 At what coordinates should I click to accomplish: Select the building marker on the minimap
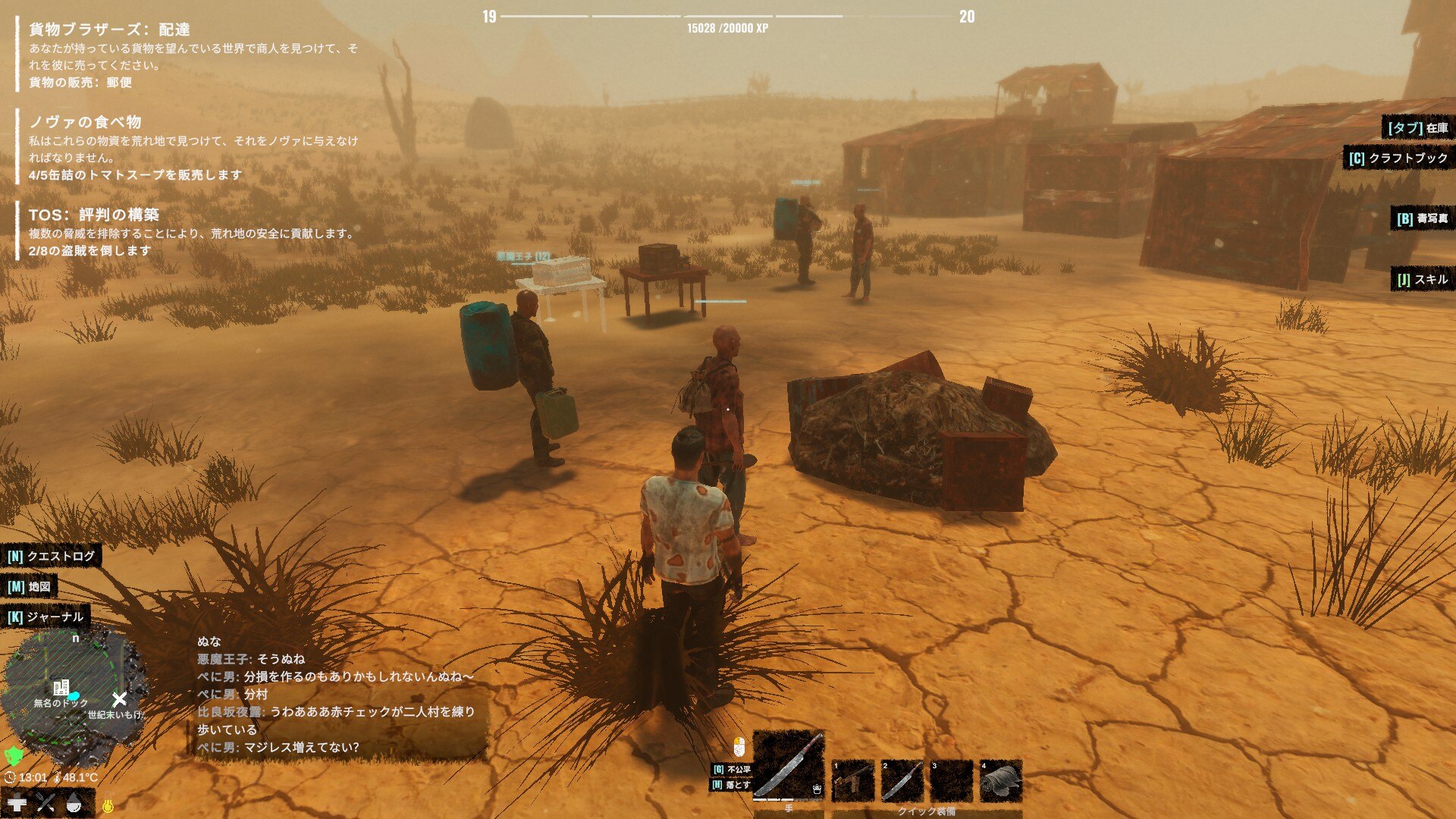click(61, 688)
